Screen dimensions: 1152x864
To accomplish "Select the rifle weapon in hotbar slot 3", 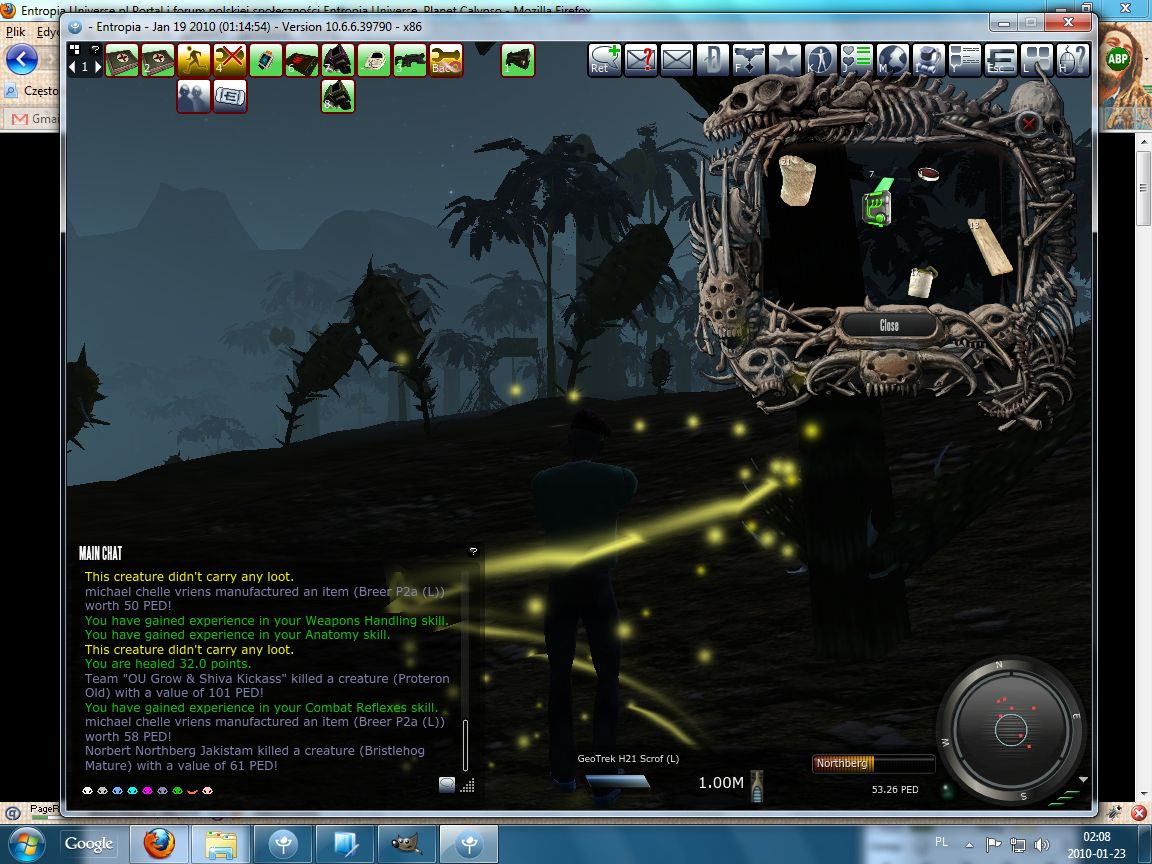I will tap(409, 61).
